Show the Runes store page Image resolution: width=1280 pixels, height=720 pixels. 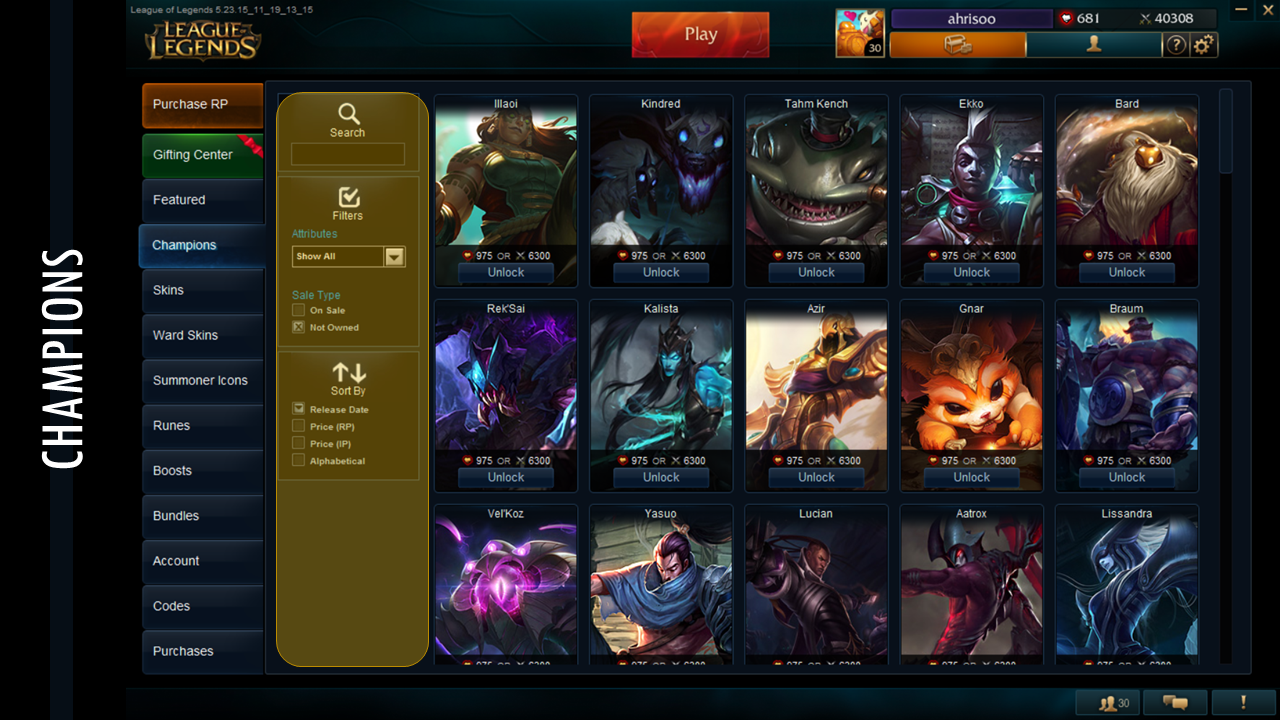coord(202,425)
